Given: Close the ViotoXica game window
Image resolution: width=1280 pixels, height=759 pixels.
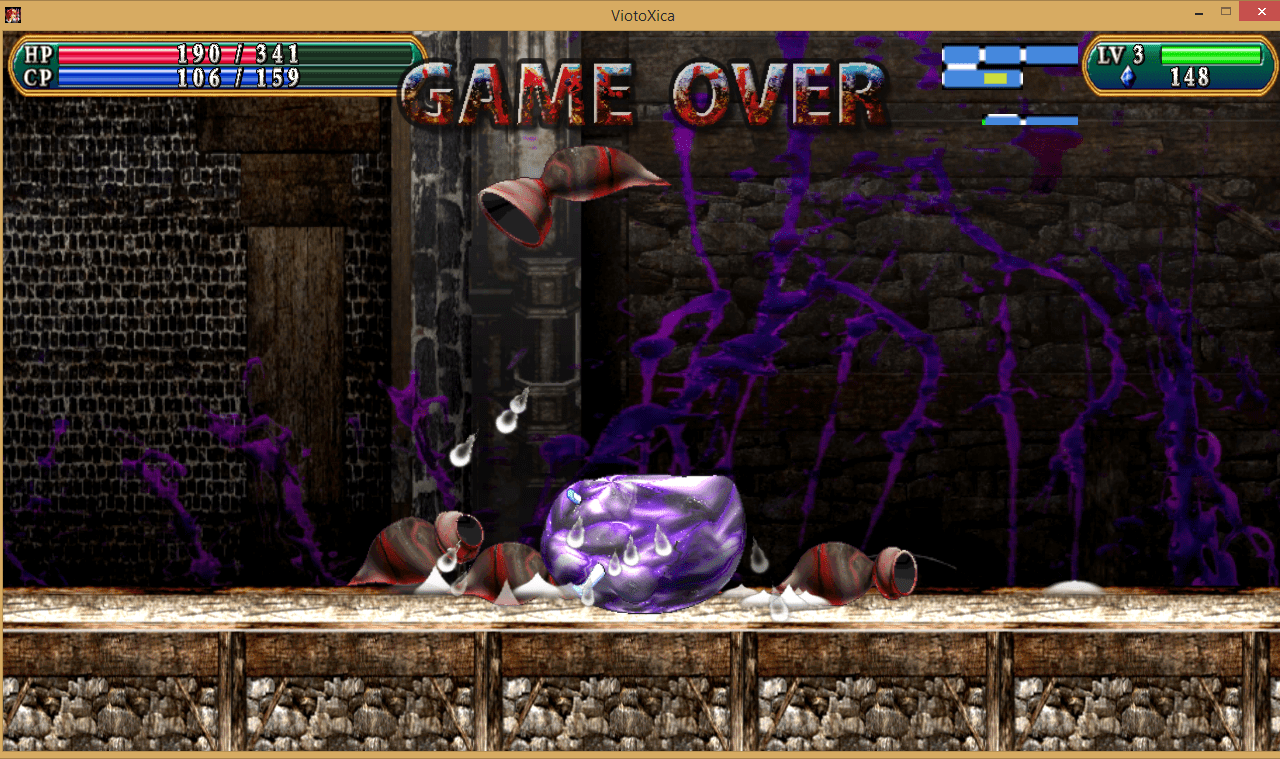Looking at the screenshot, I should pos(1257,11).
